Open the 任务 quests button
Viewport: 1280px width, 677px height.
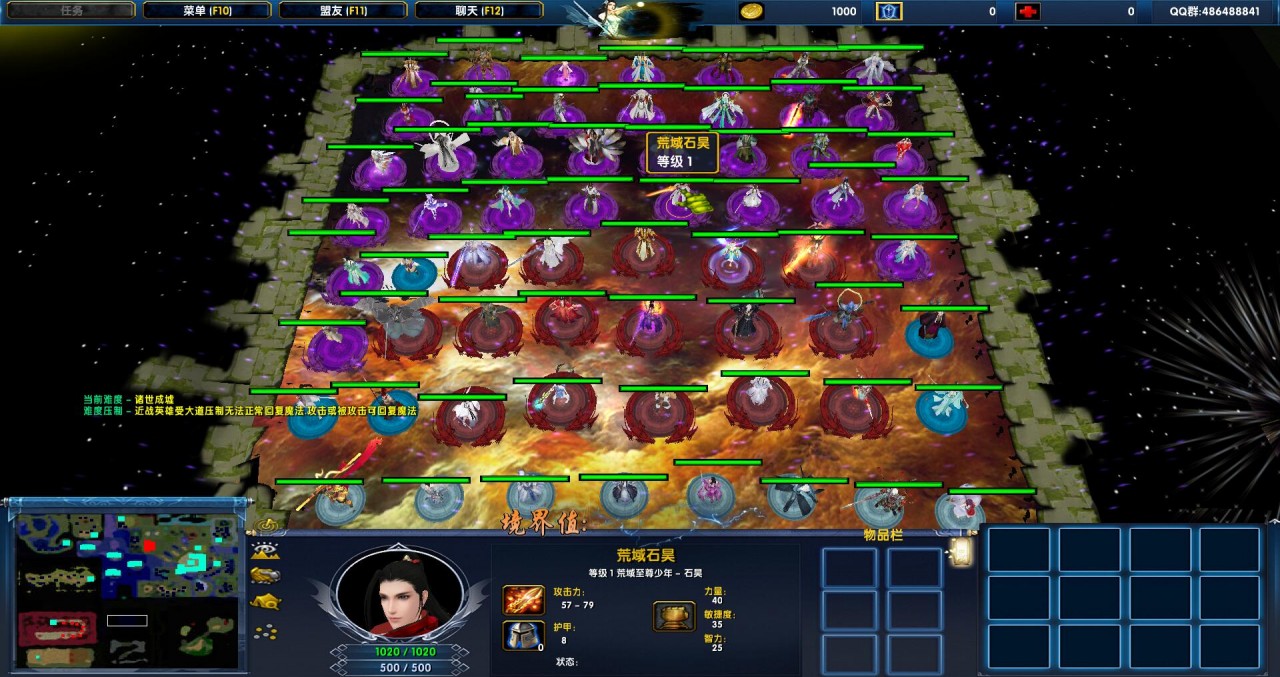(x=71, y=11)
